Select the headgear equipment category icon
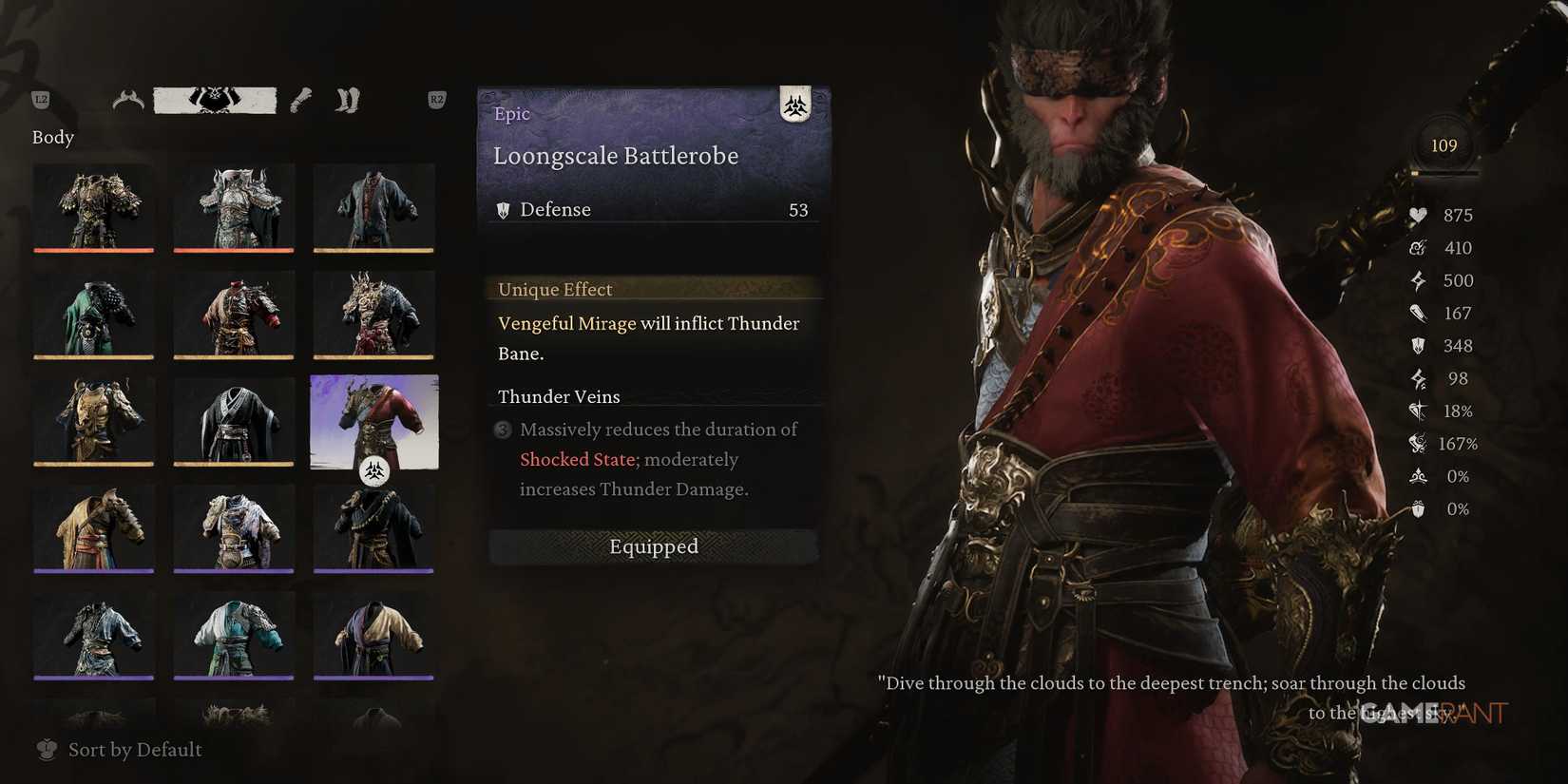 tap(128, 99)
